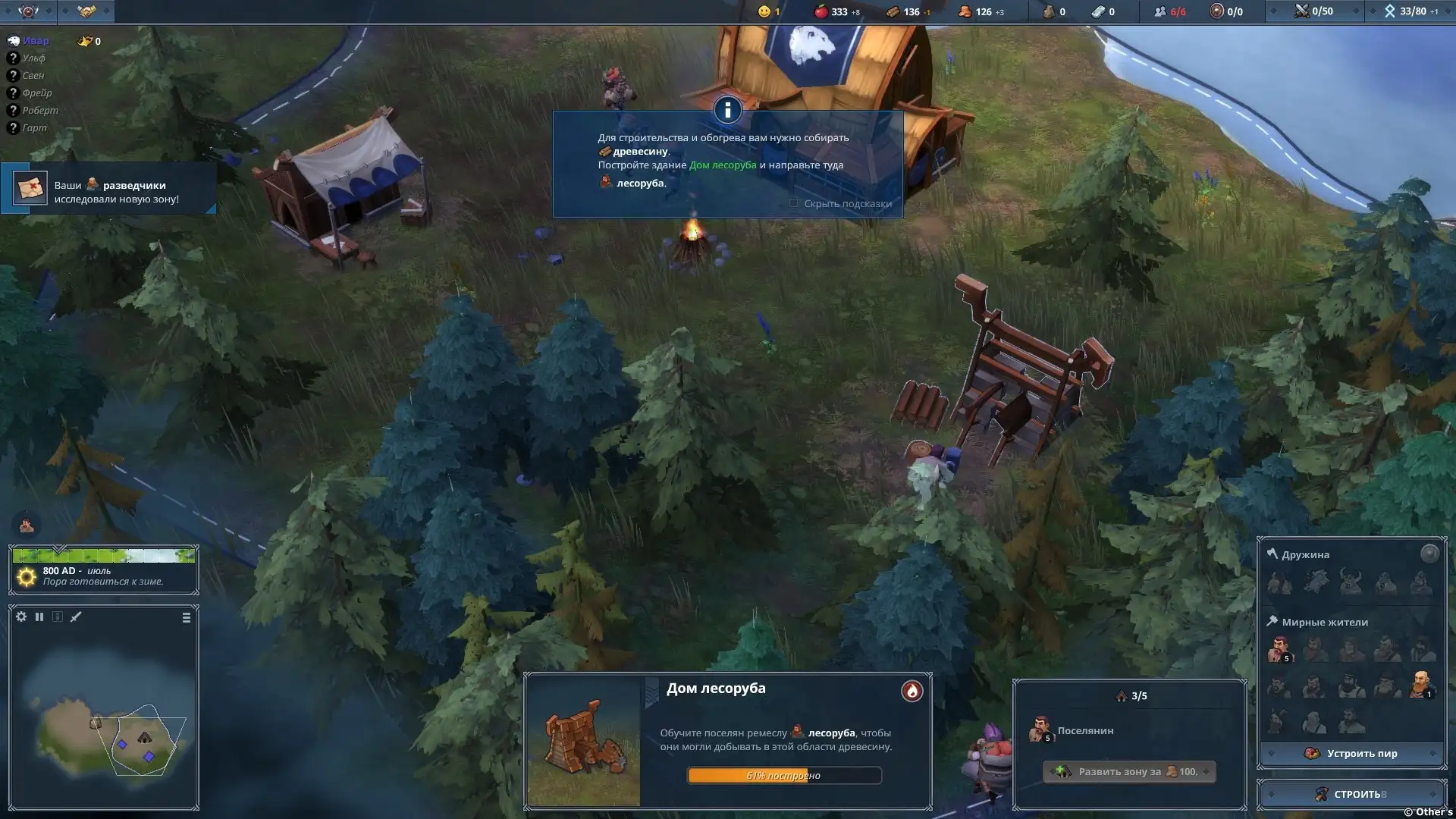This screenshot has width=1456, height=819.
Task: Select the bald orange-bearded civilian portrait
Action: [x=1420, y=682]
